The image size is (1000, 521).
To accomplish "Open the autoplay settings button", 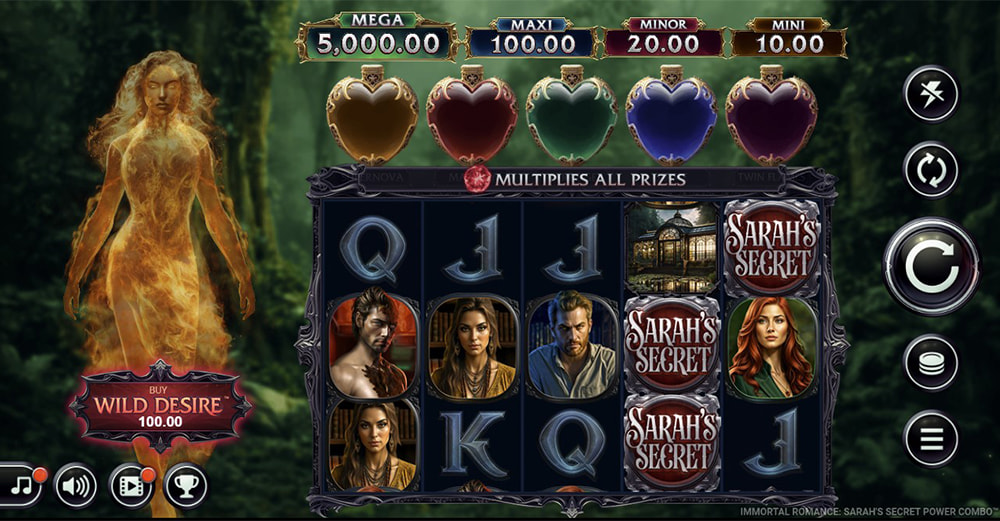I will (931, 170).
